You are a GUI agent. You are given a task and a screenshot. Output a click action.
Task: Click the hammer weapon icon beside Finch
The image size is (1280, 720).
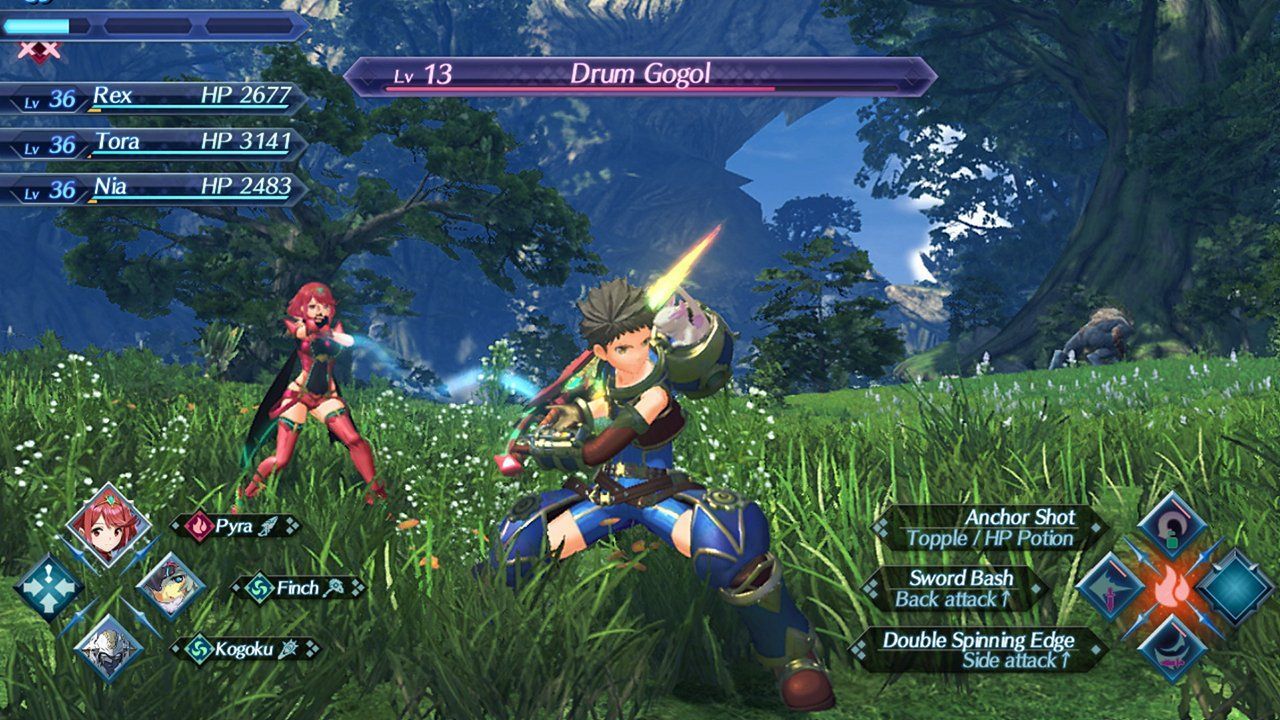coord(333,588)
